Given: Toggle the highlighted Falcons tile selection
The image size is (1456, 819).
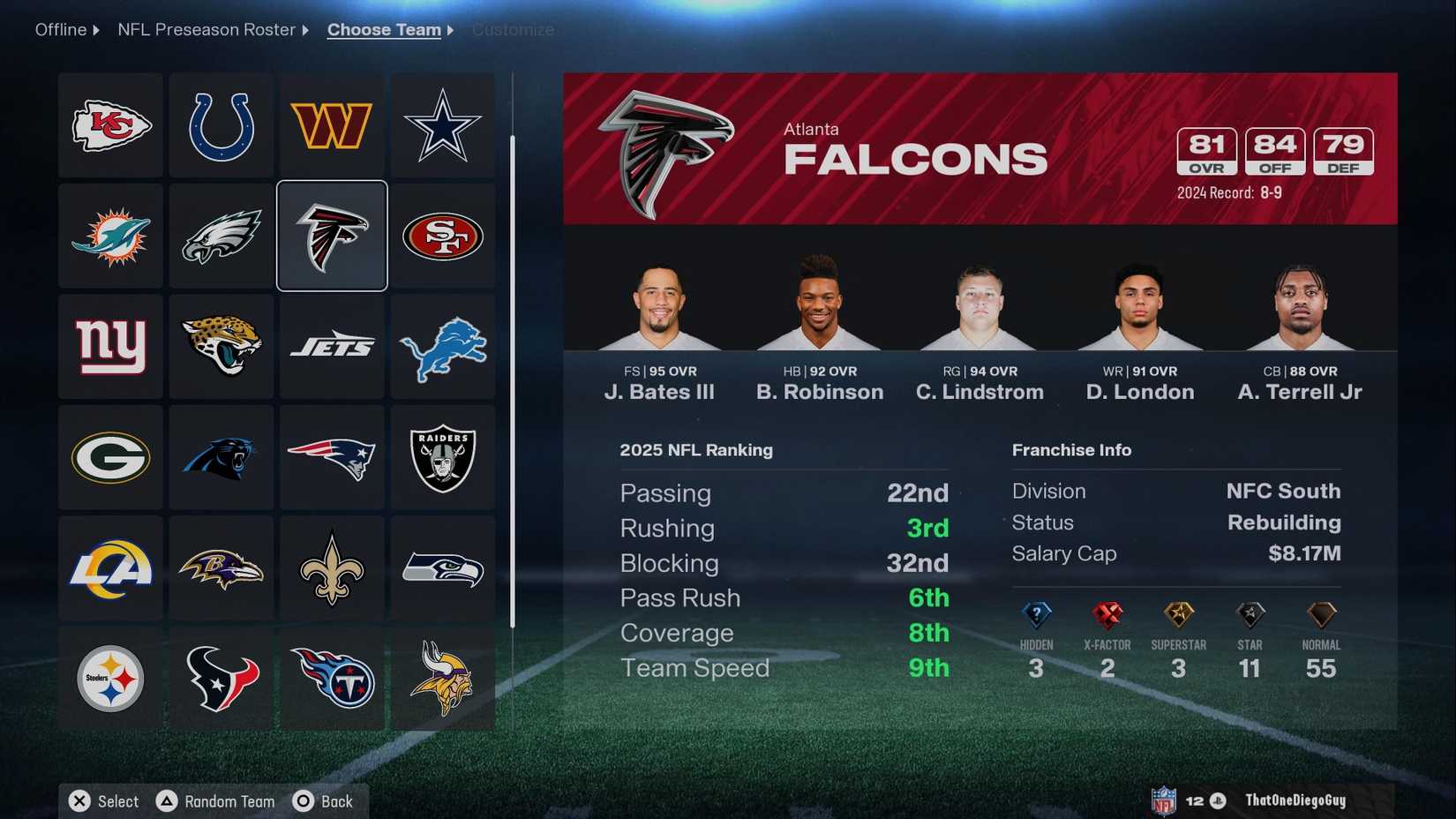Looking at the screenshot, I should pos(332,236).
